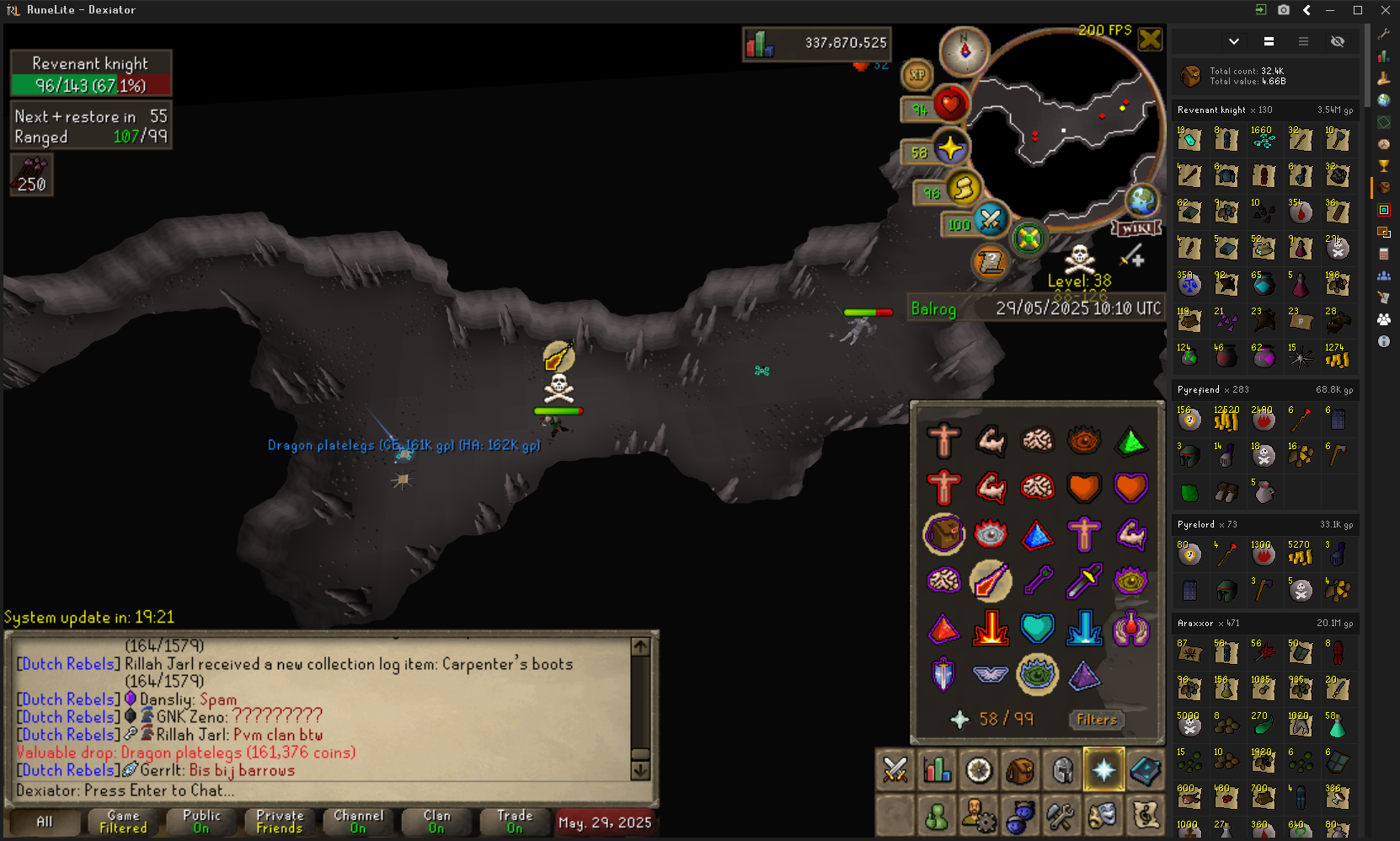Viewport: 1400px width, 841px height.
Task: Click the Wiki lookup button
Action: point(1136,228)
